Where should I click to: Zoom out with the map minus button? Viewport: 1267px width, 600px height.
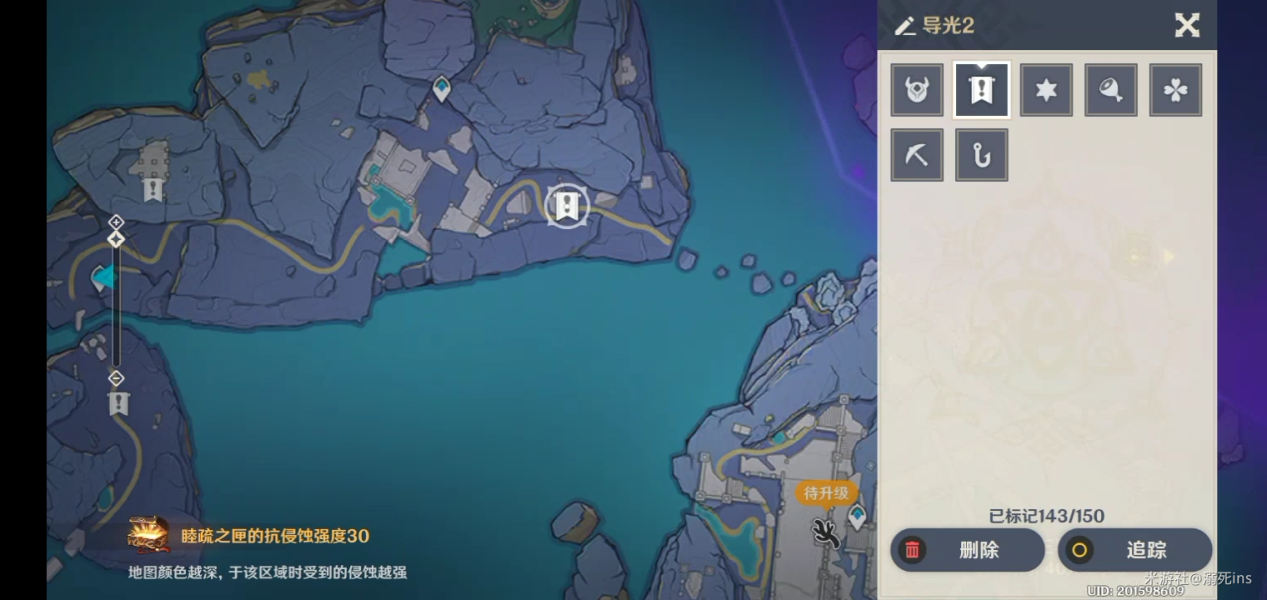[x=116, y=378]
